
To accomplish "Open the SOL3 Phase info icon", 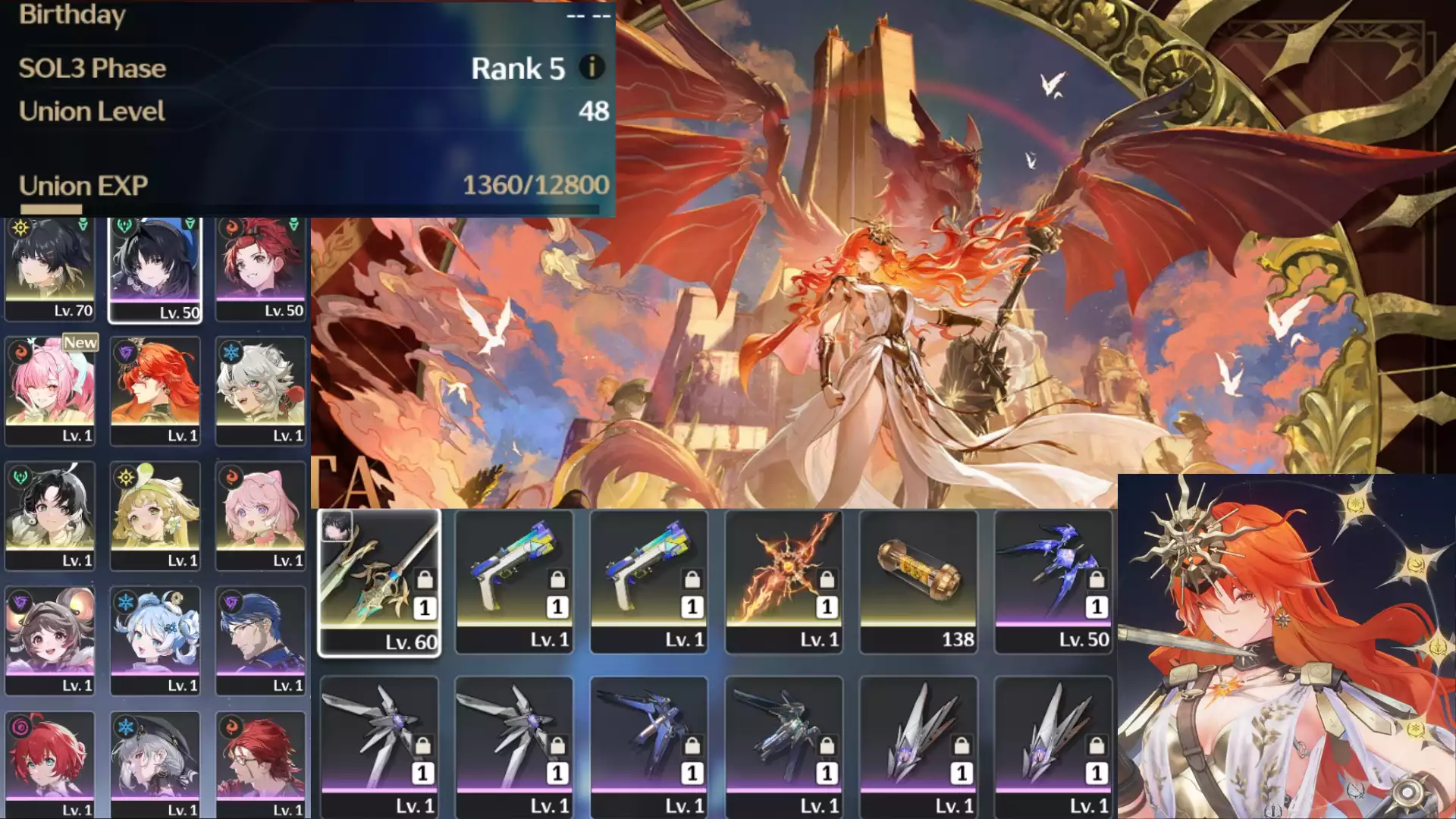I will [591, 67].
